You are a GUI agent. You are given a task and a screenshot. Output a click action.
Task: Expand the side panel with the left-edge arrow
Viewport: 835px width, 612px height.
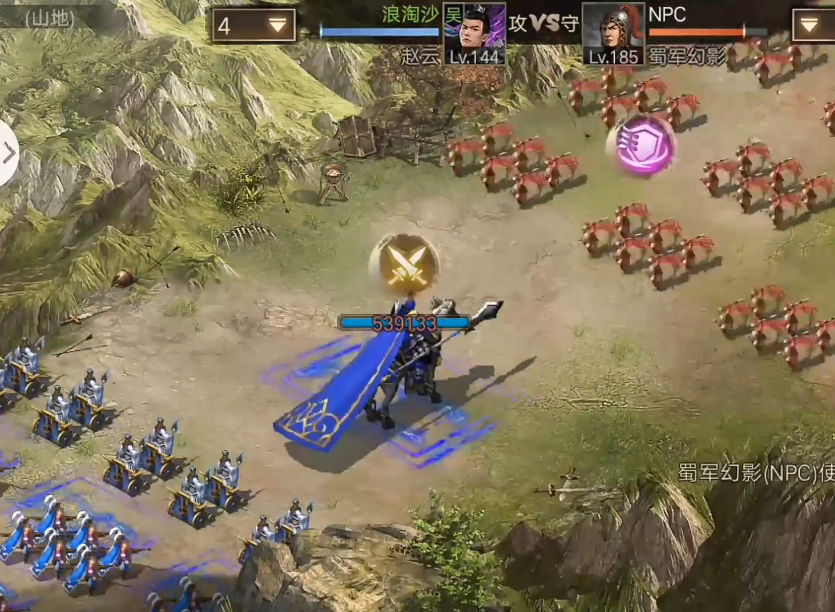click(9, 153)
